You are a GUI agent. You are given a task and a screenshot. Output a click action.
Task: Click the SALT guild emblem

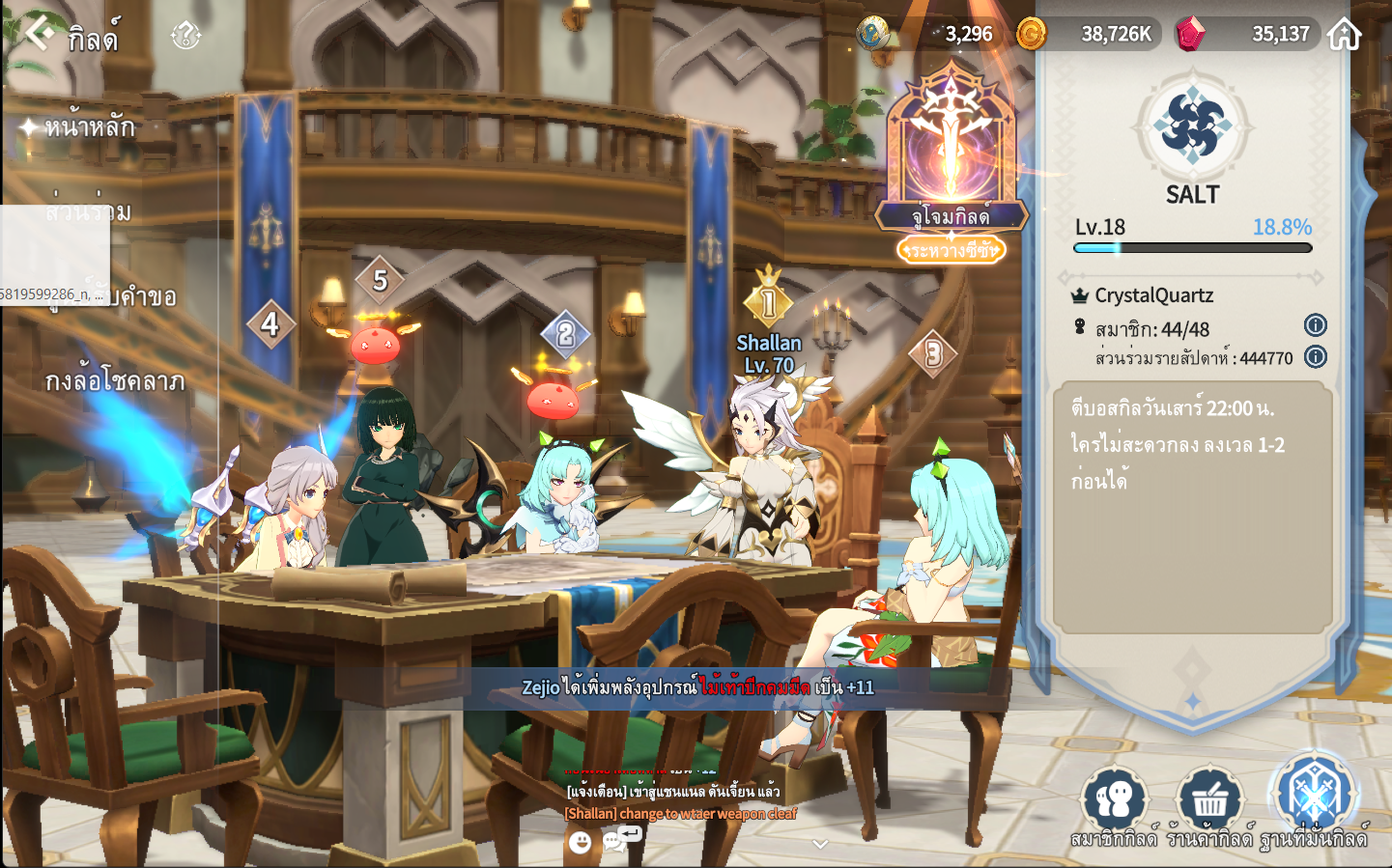point(1192,126)
